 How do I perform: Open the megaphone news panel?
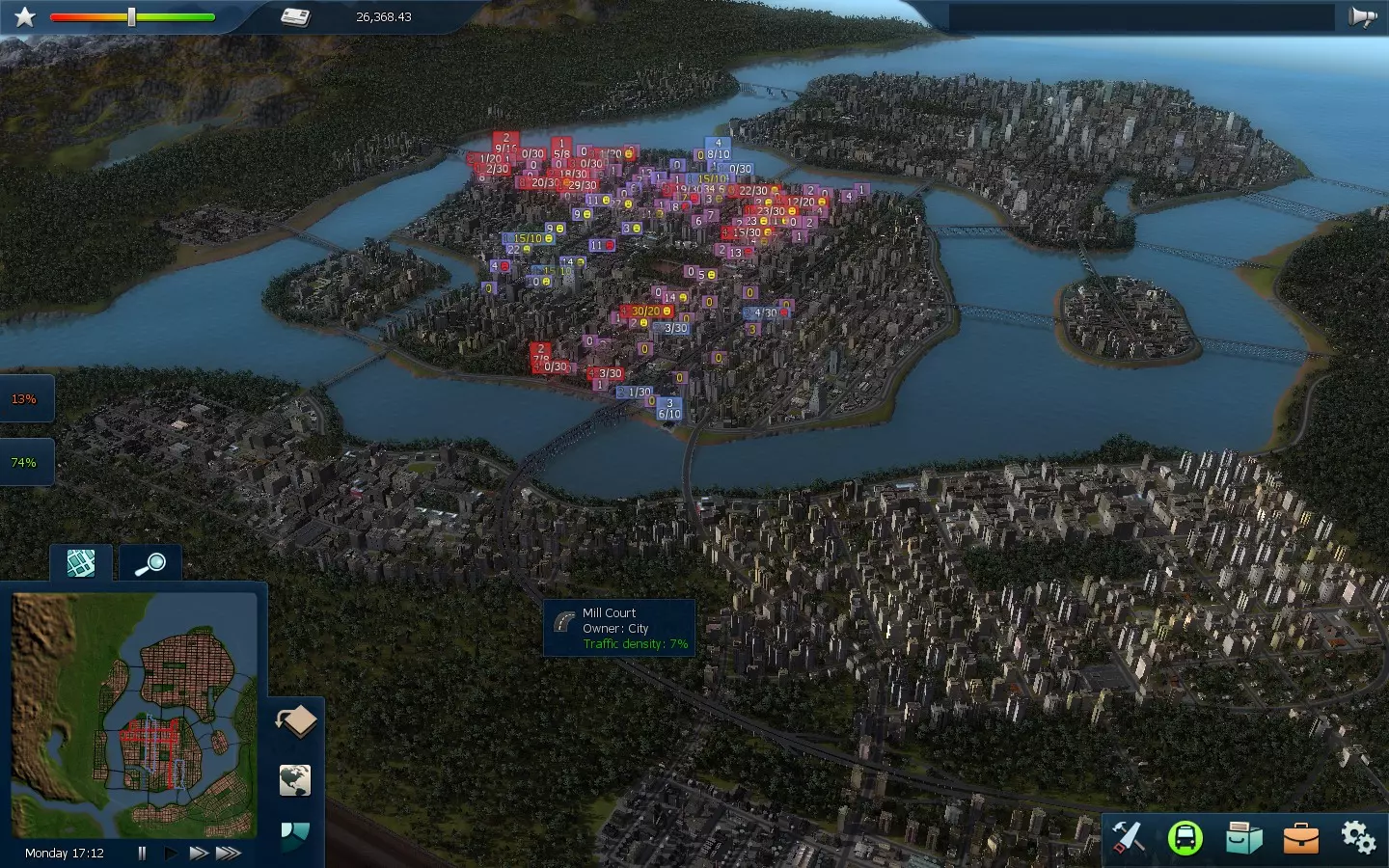point(1362,17)
